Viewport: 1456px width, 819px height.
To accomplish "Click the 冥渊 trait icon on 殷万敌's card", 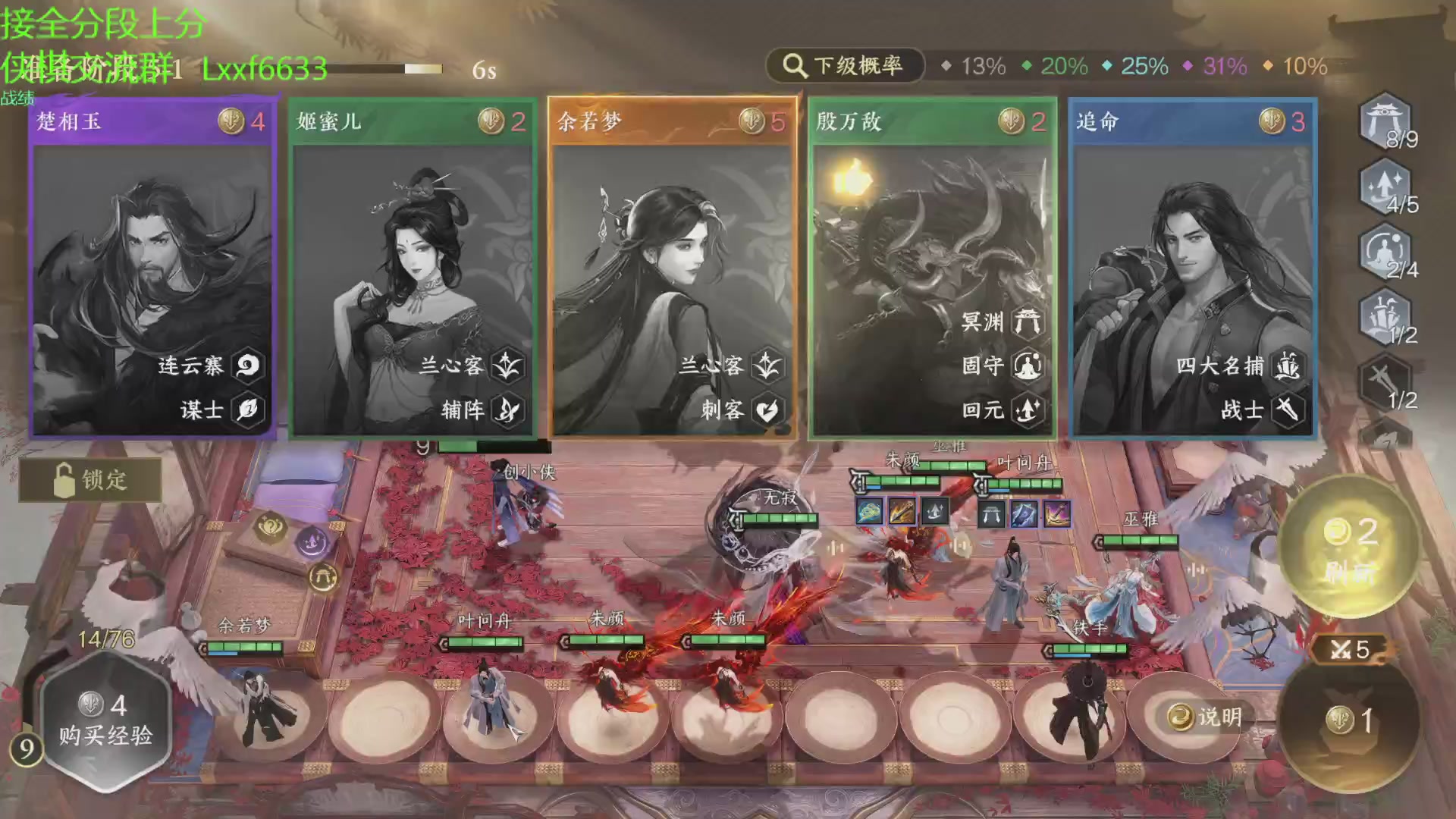I will pyautogui.click(x=1029, y=322).
